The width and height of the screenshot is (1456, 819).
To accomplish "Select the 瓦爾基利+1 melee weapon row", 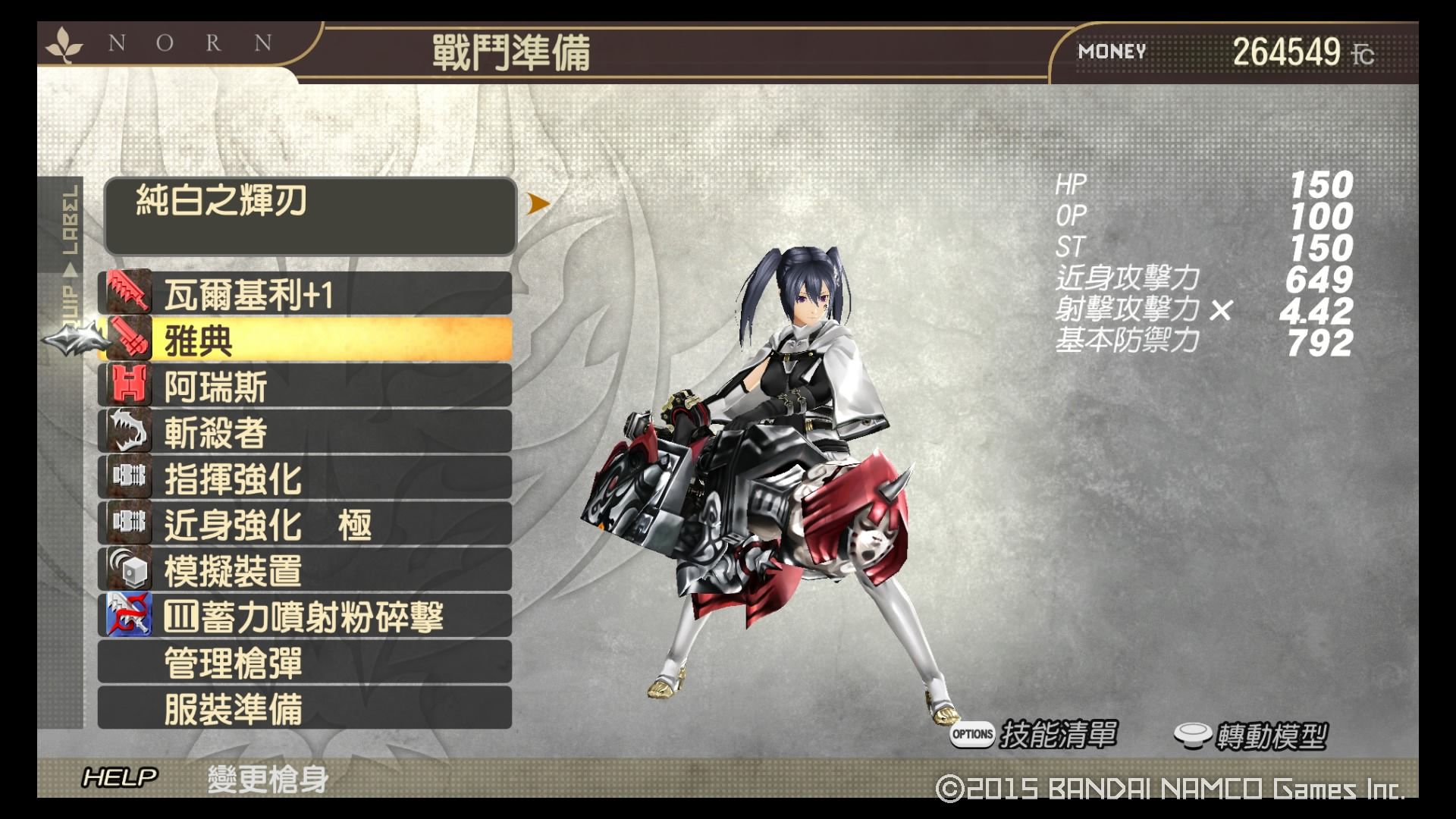I will (x=305, y=294).
